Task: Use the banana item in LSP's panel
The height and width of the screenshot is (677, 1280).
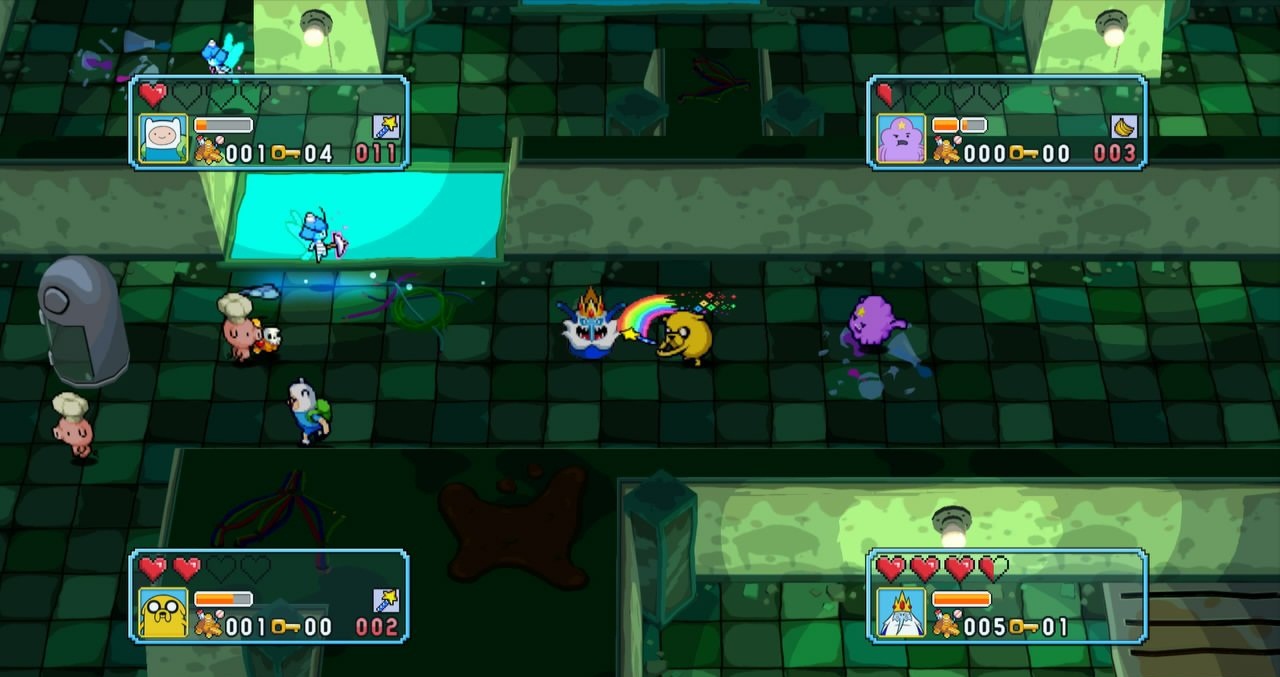Action: [1124, 126]
